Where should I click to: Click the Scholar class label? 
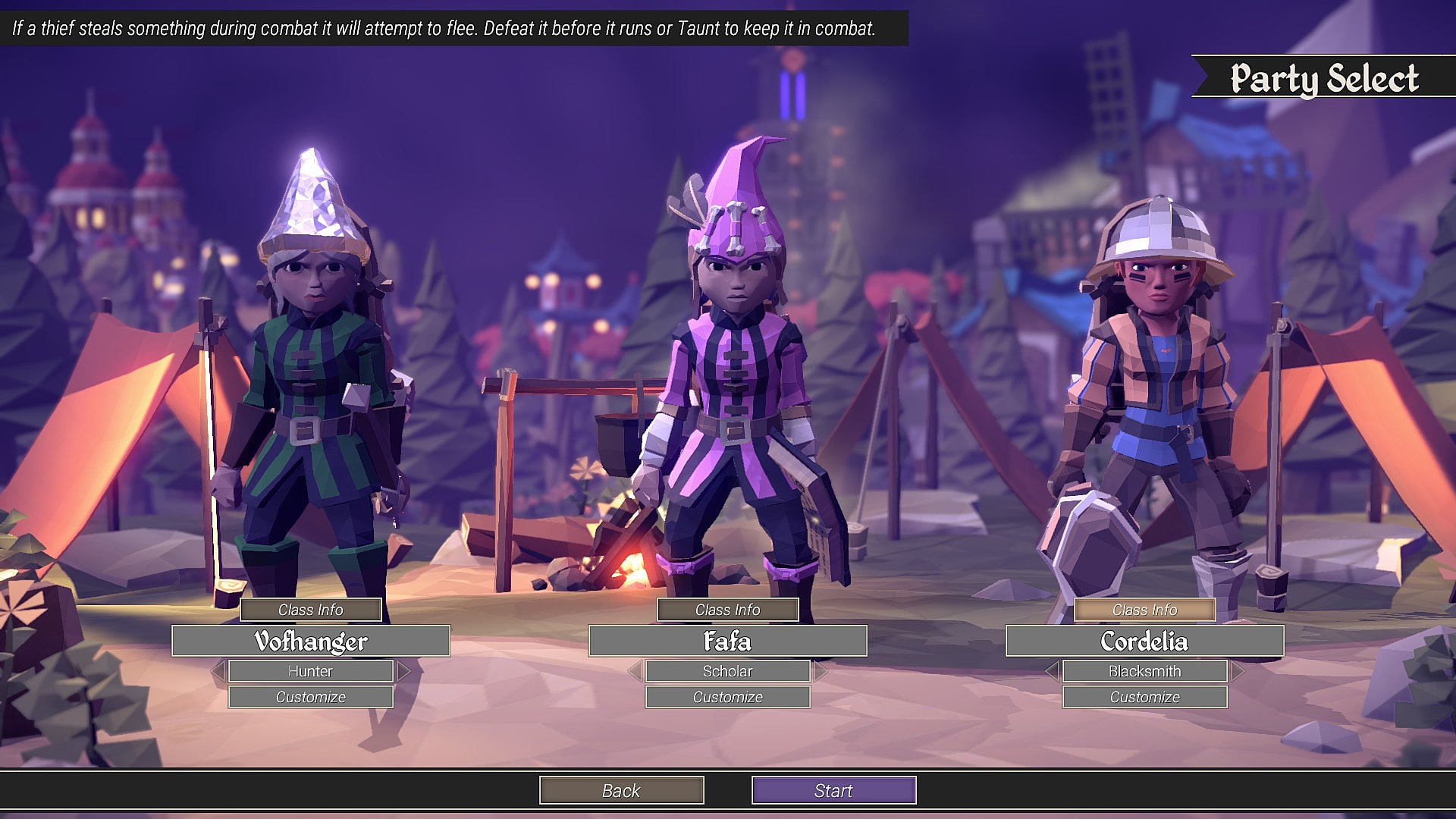(728, 671)
